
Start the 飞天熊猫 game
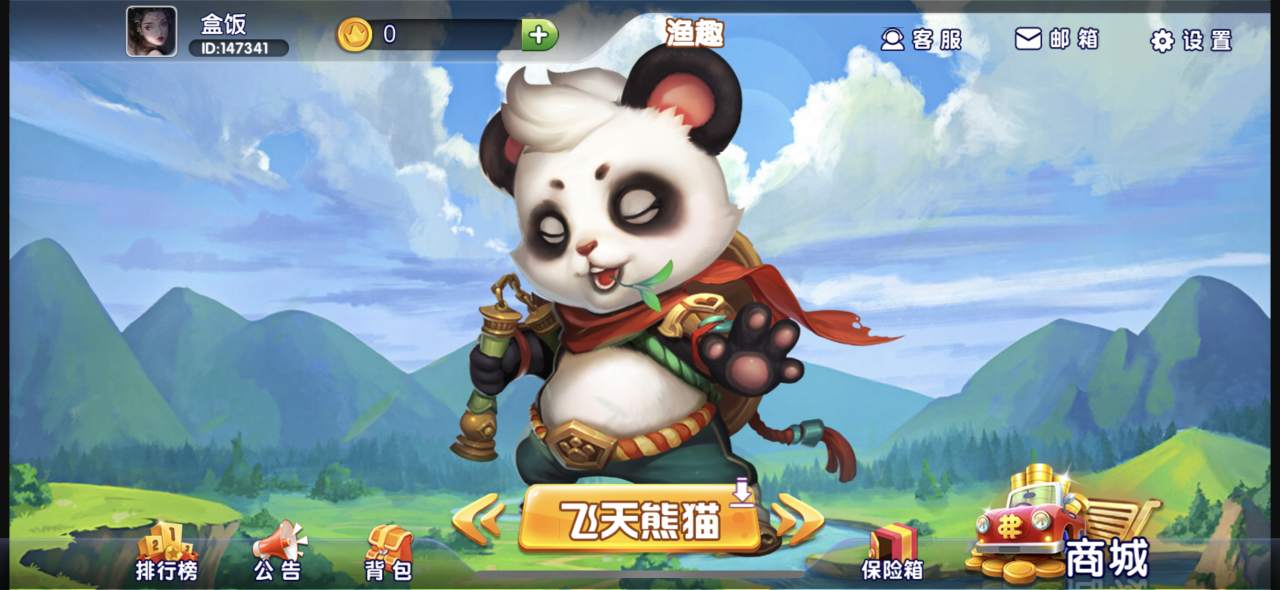(x=640, y=519)
